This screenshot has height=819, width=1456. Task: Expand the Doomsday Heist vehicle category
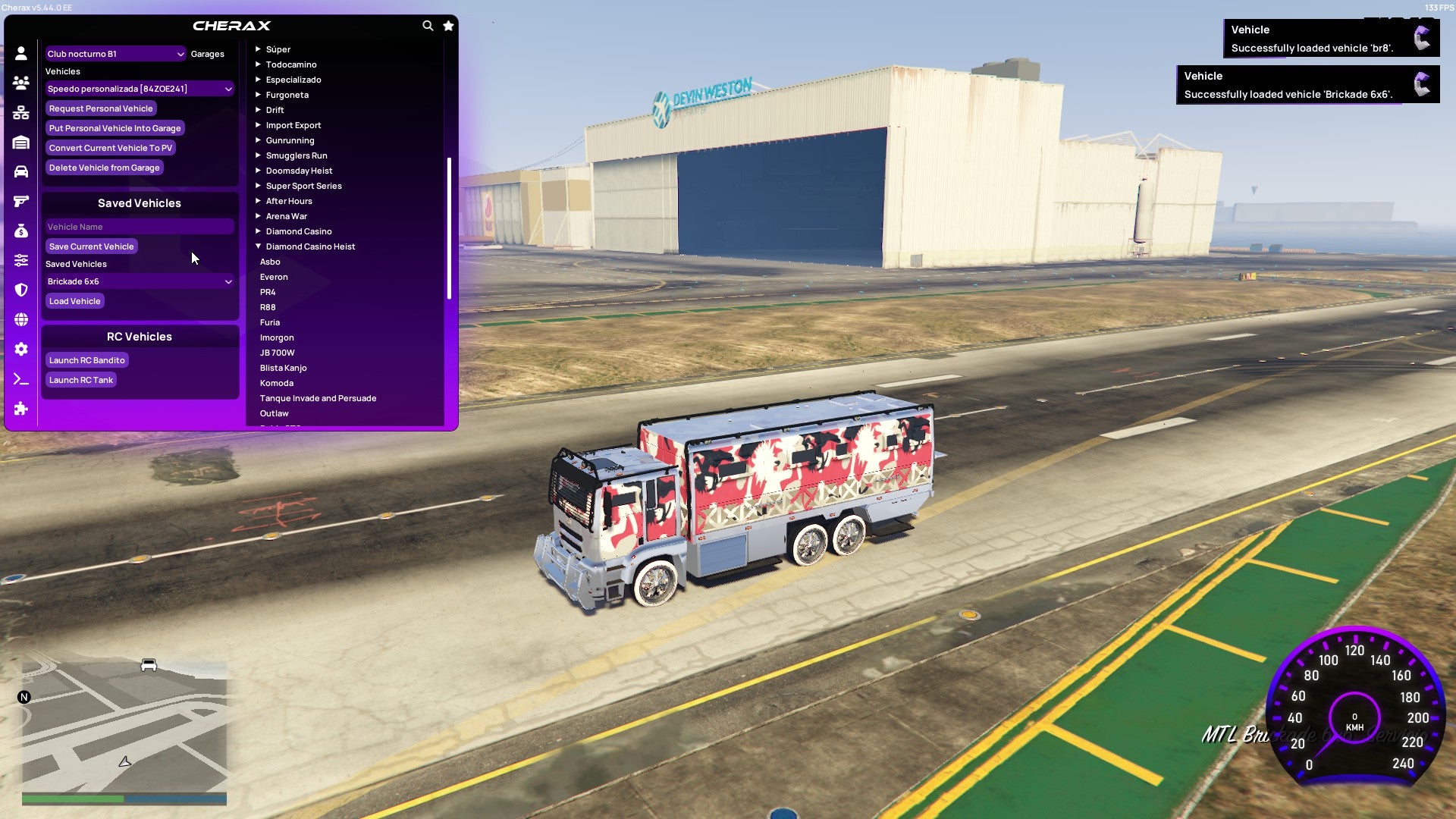click(298, 170)
